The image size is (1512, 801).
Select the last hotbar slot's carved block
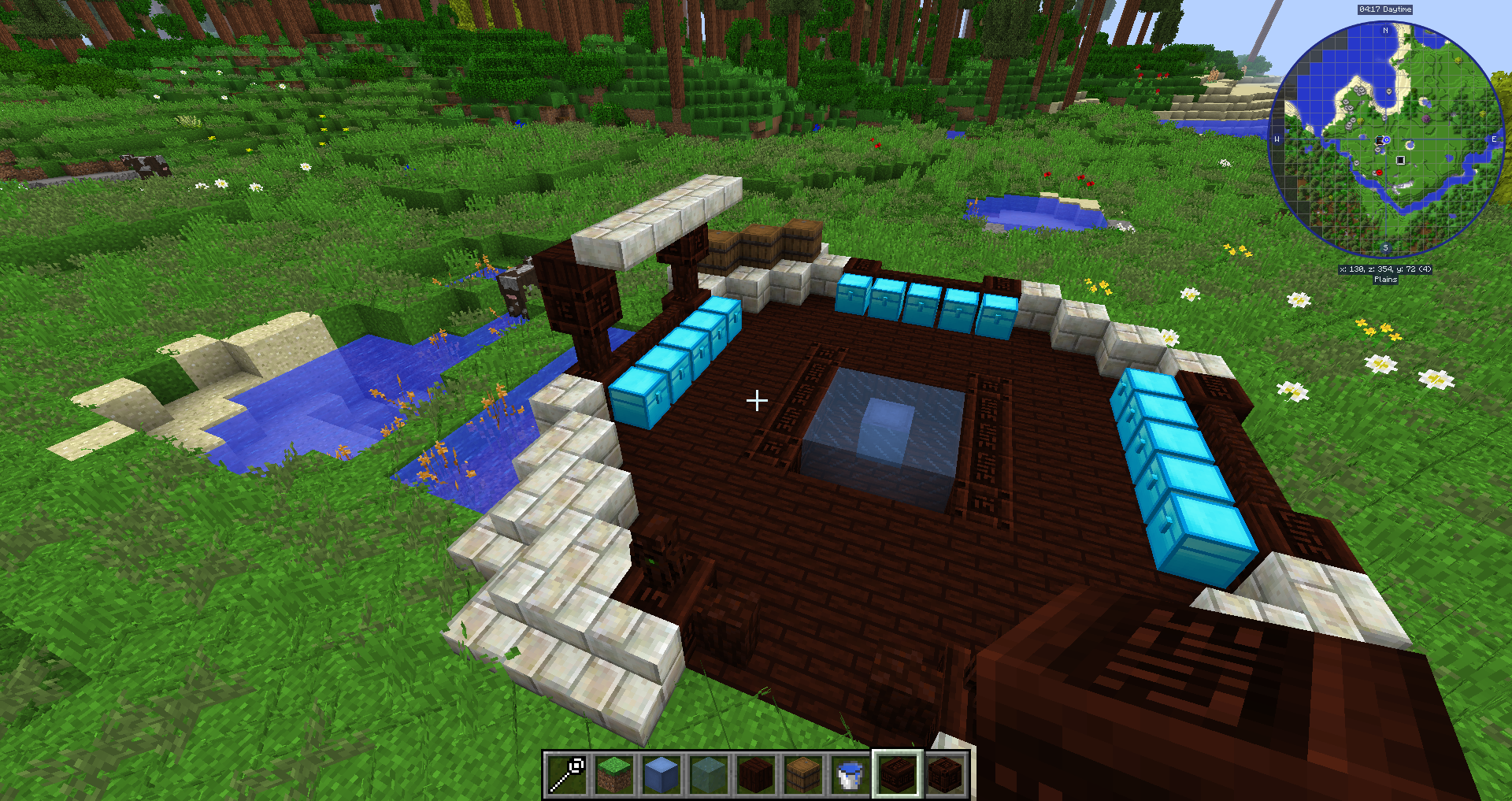coord(944,774)
